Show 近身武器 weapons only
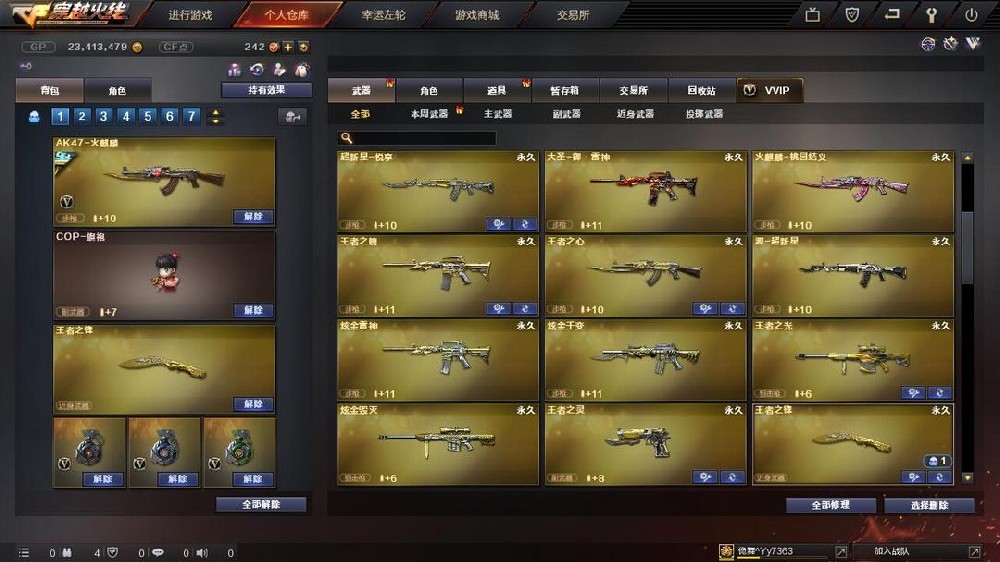The width and height of the screenshot is (1000, 562). 635,114
